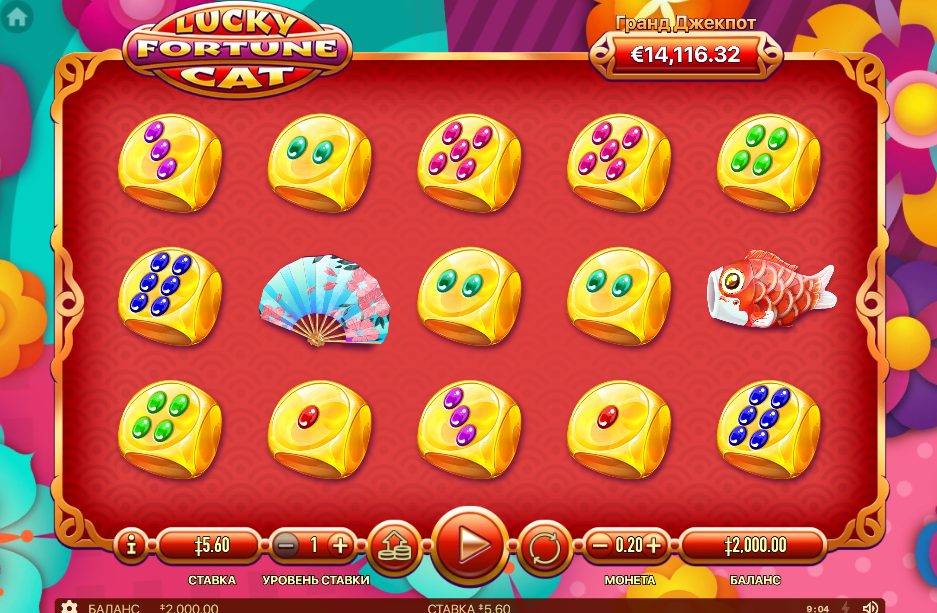Decrease the bet level
Screen dimensions: 937x613
pos(287,546)
